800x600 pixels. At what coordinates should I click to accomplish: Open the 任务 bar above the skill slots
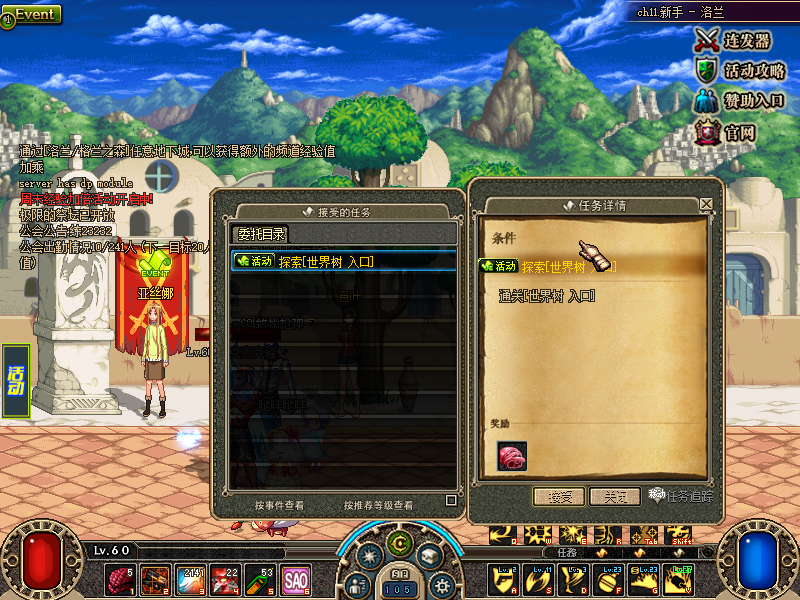click(x=568, y=551)
